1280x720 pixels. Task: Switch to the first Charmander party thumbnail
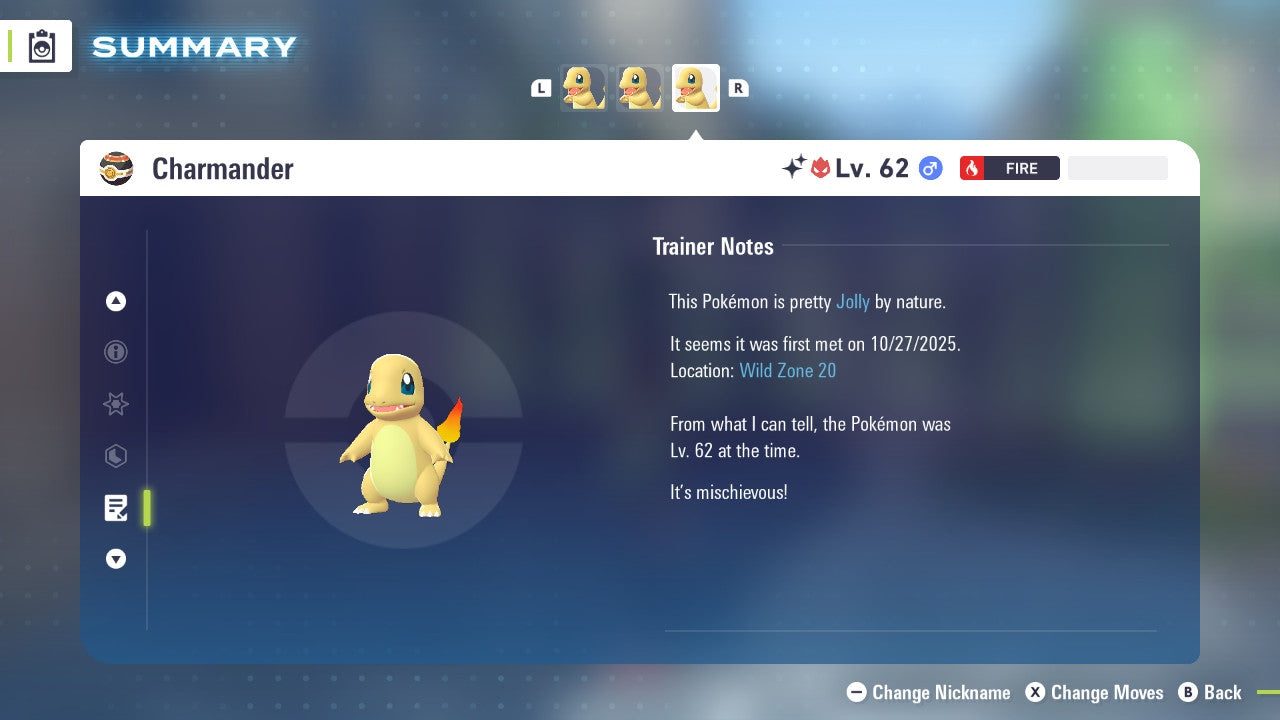tap(583, 87)
